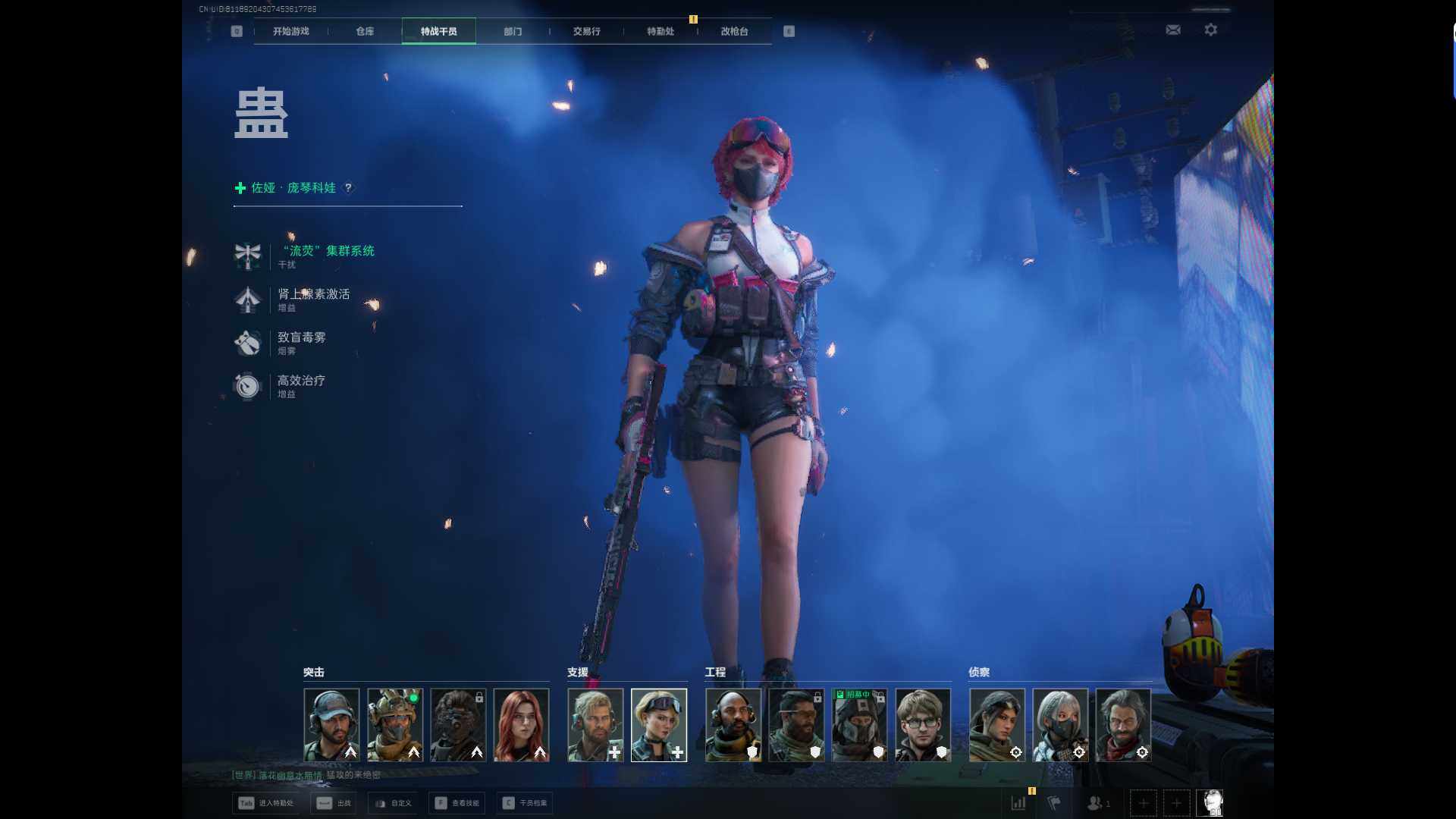
Task: Switch to the 仓库 tab
Action: [365, 31]
